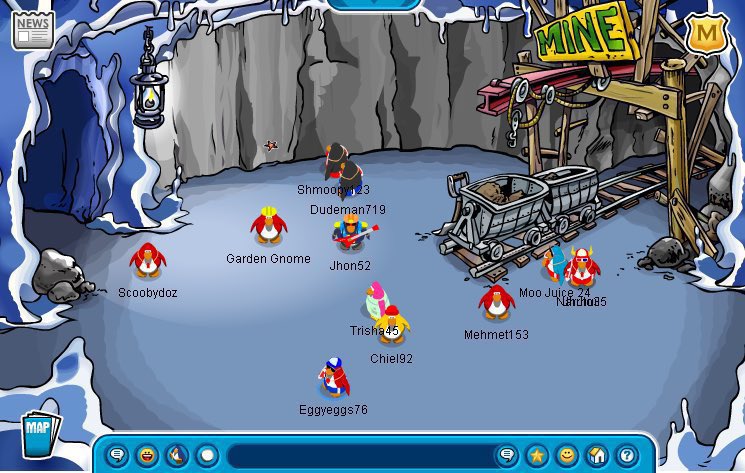Open the newspaper with the NEWS icon
Screen dimensions: 745x473
click(x=32, y=29)
